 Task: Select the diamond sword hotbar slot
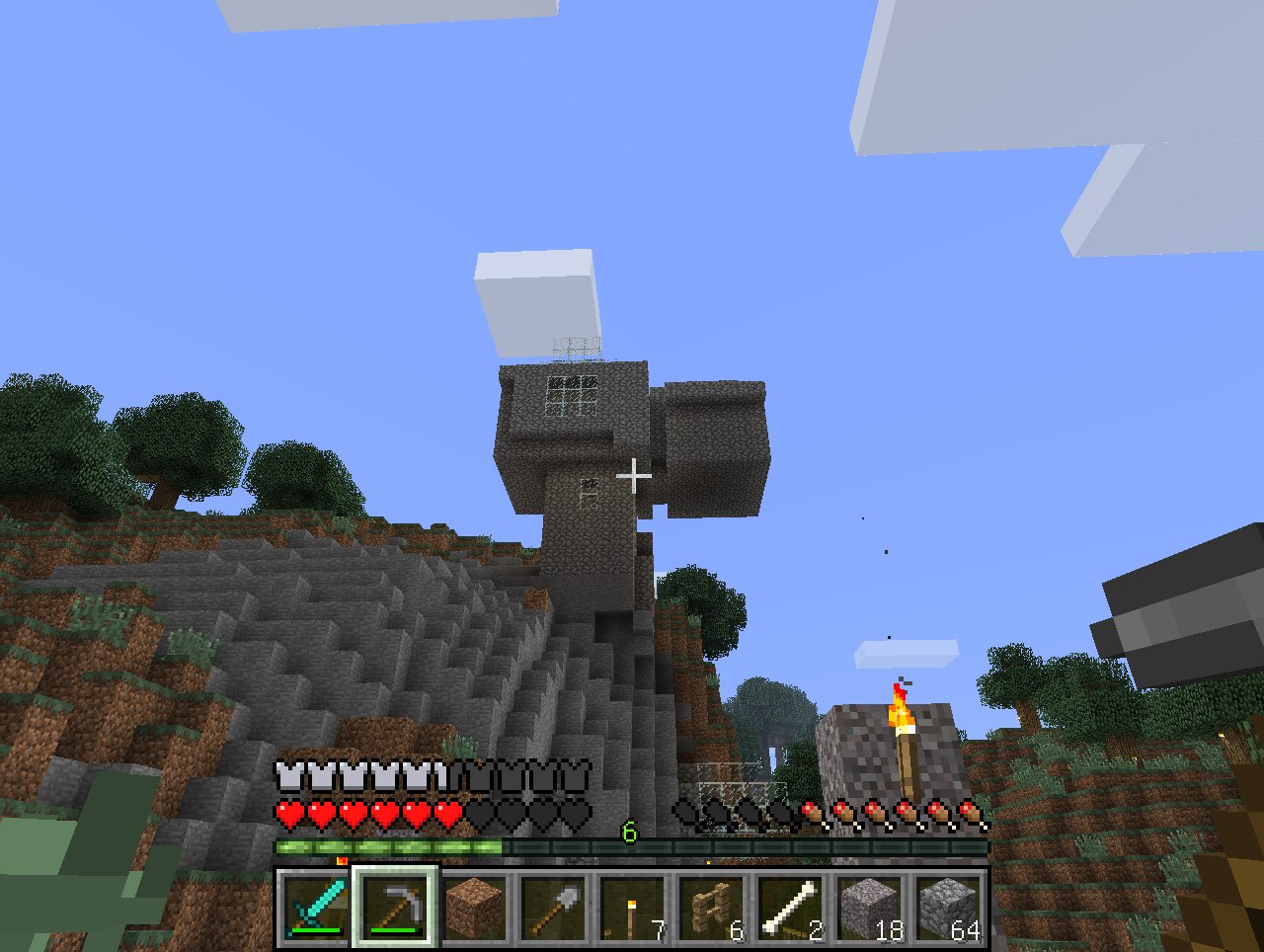pos(316,908)
